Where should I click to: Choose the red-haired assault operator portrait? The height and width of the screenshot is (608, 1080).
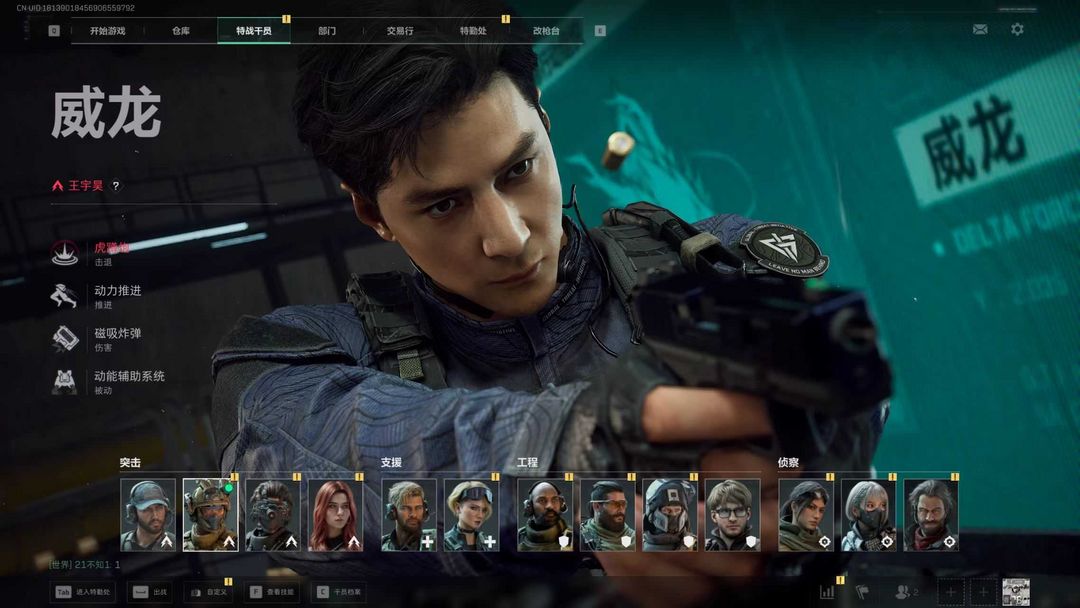tap(335, 515)
